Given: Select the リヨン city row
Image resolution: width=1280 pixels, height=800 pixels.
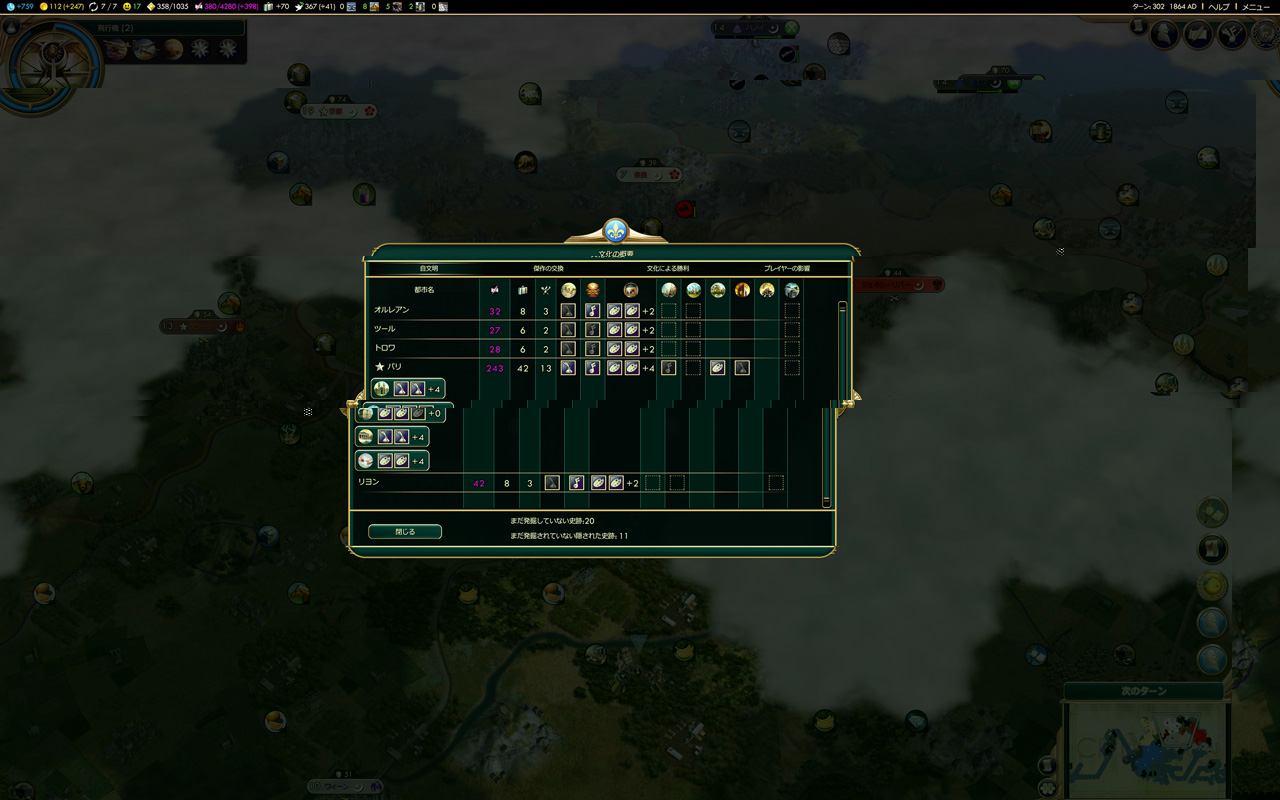Looking at the screenshot, I should (369, 483).
